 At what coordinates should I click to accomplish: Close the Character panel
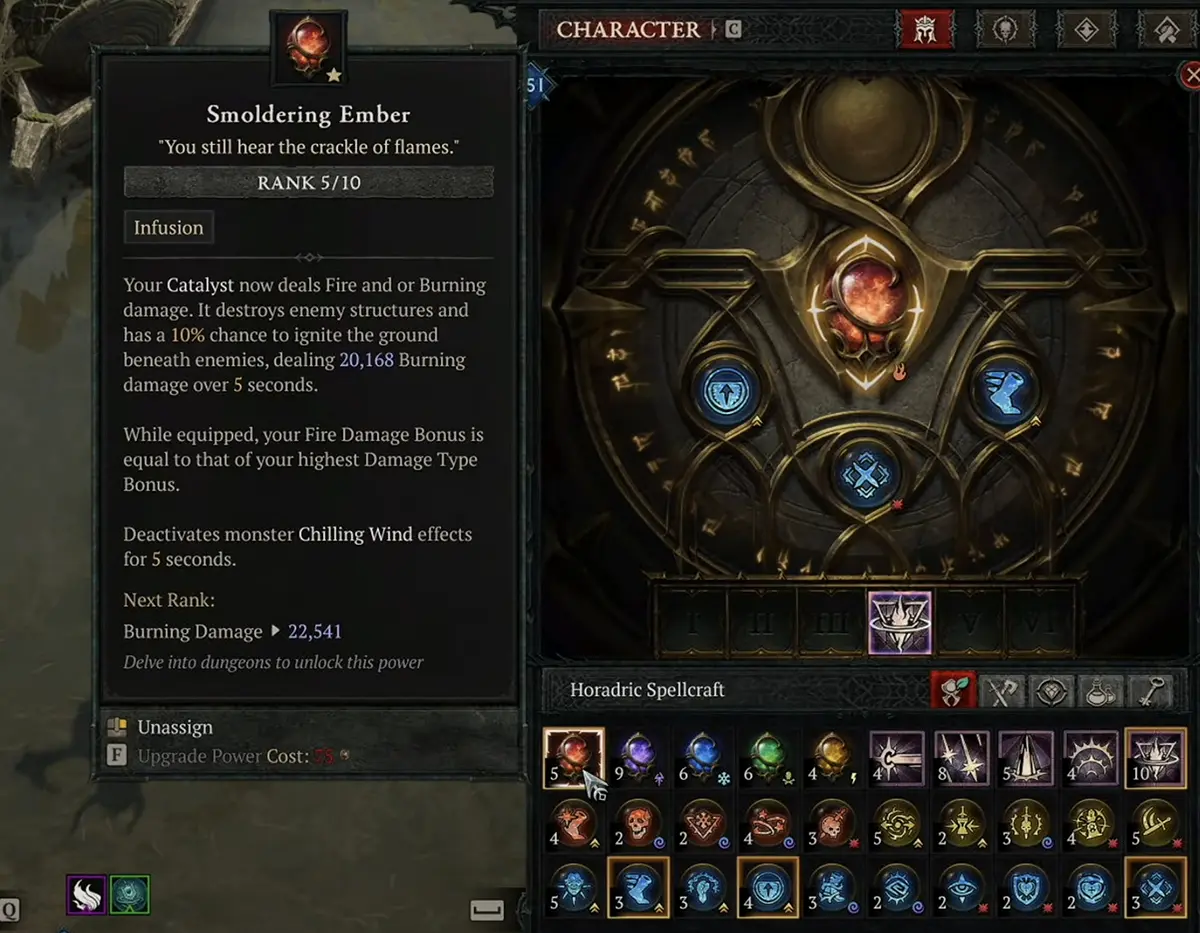click(1189, 74)
